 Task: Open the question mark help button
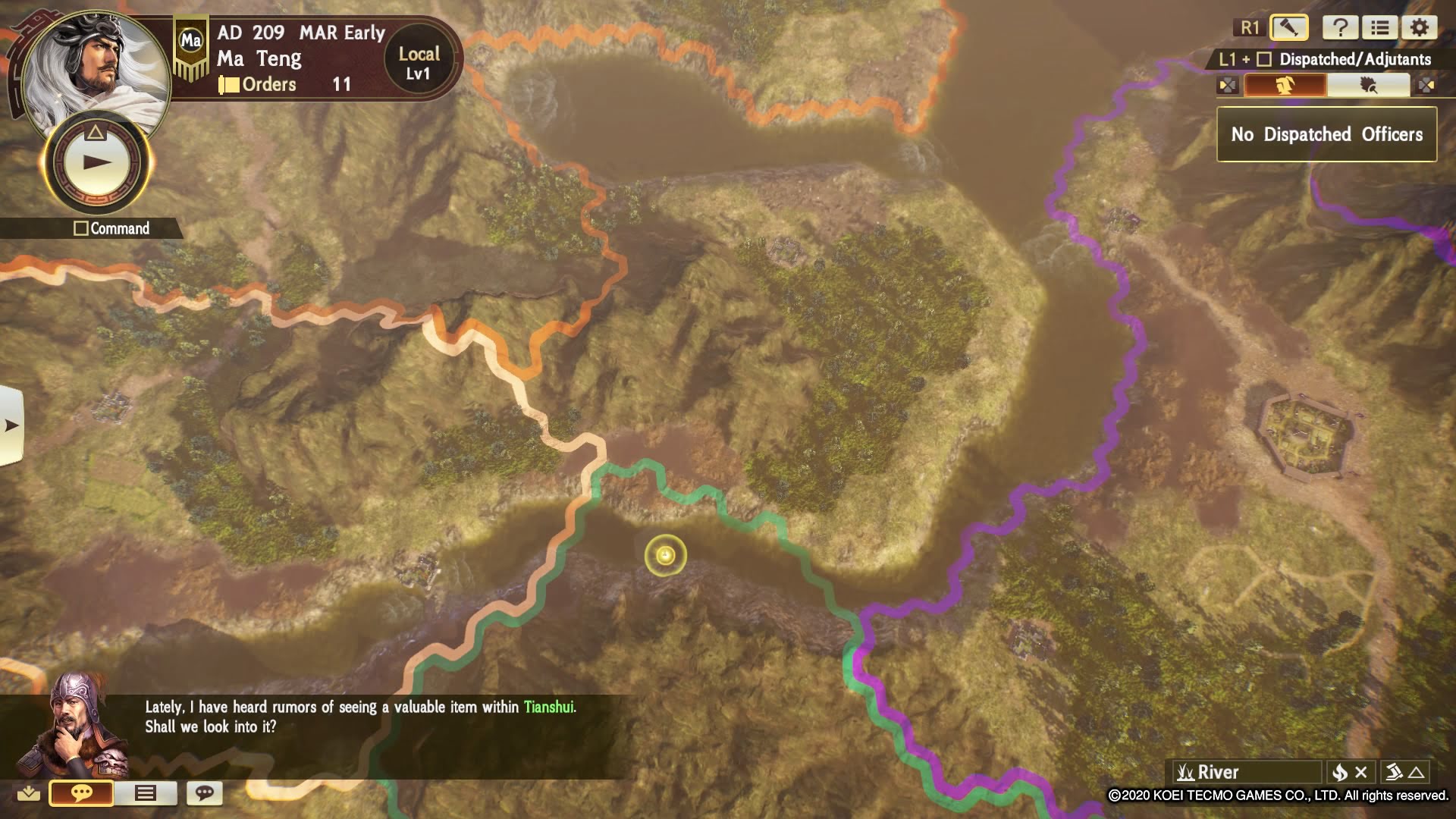point(1340,28)
